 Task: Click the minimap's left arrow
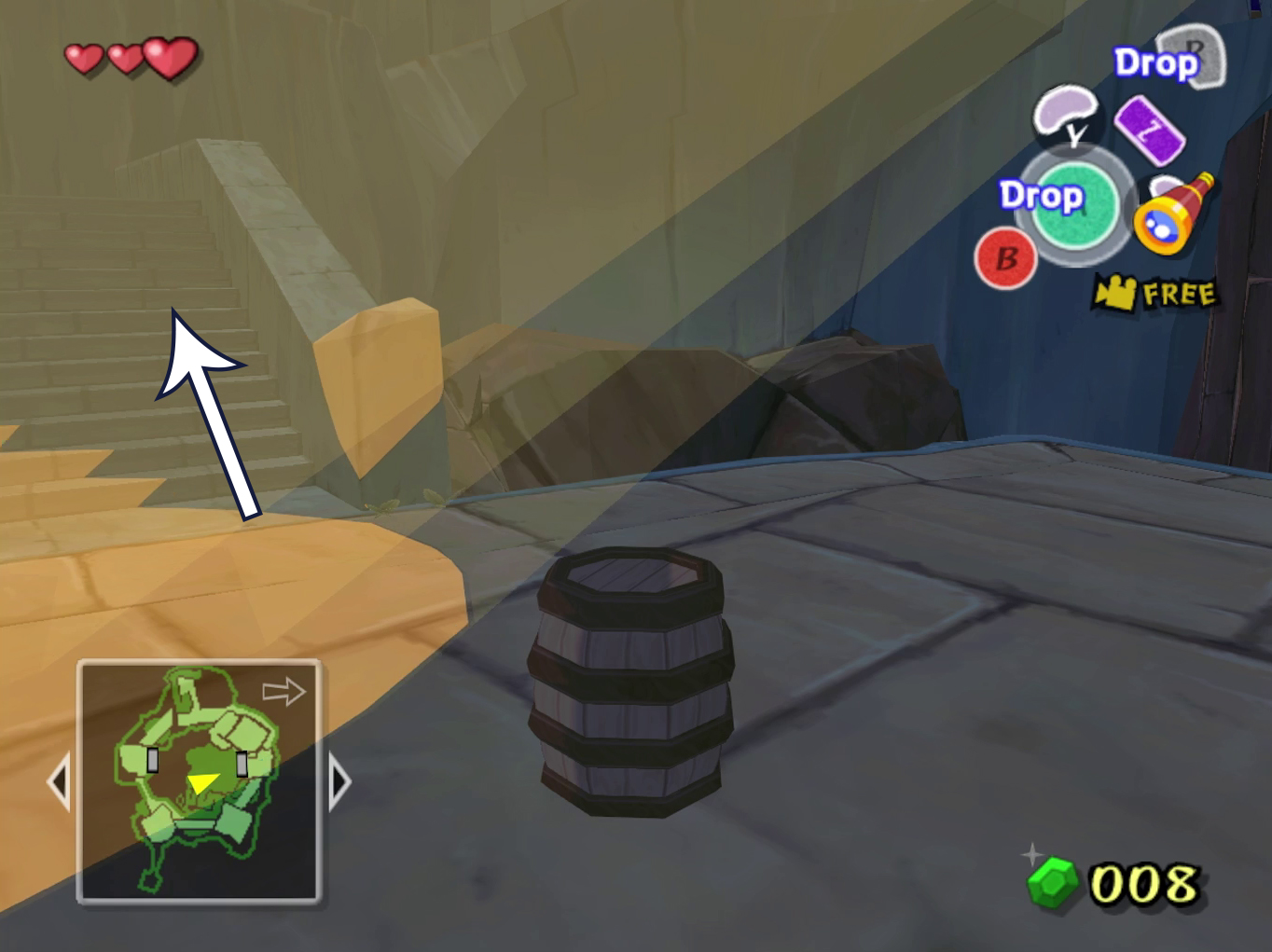(59, 781)
